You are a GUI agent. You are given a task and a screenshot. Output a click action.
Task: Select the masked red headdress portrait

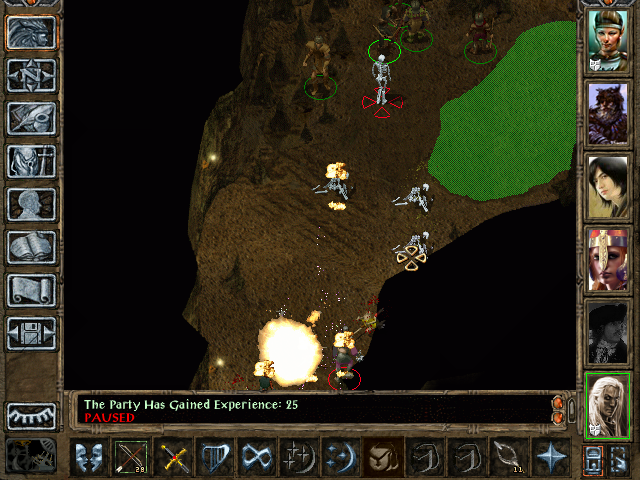pyautogui.click(x=607, y=258)
